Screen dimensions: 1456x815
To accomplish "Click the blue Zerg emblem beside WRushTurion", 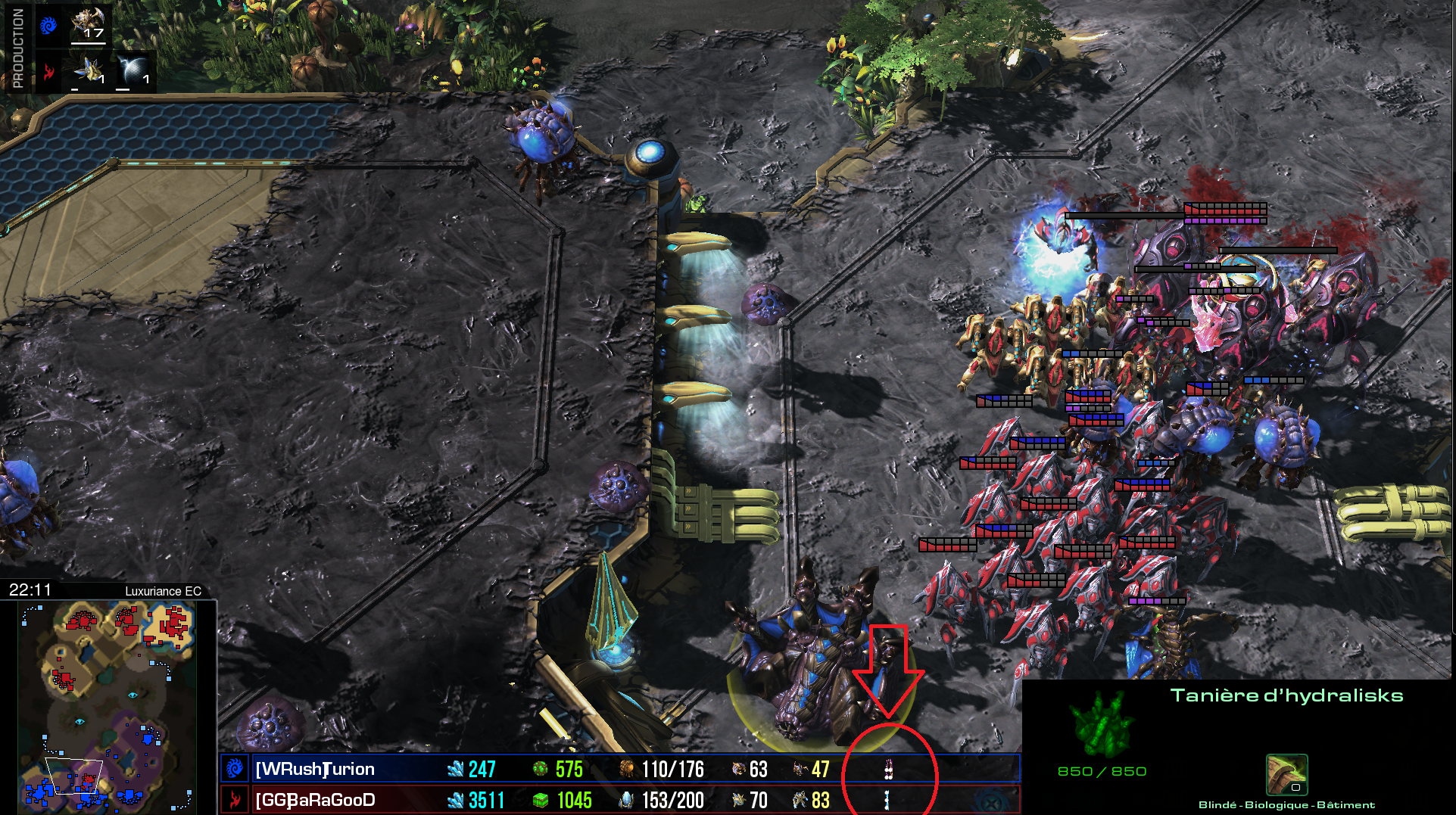I will click(235, 769).
